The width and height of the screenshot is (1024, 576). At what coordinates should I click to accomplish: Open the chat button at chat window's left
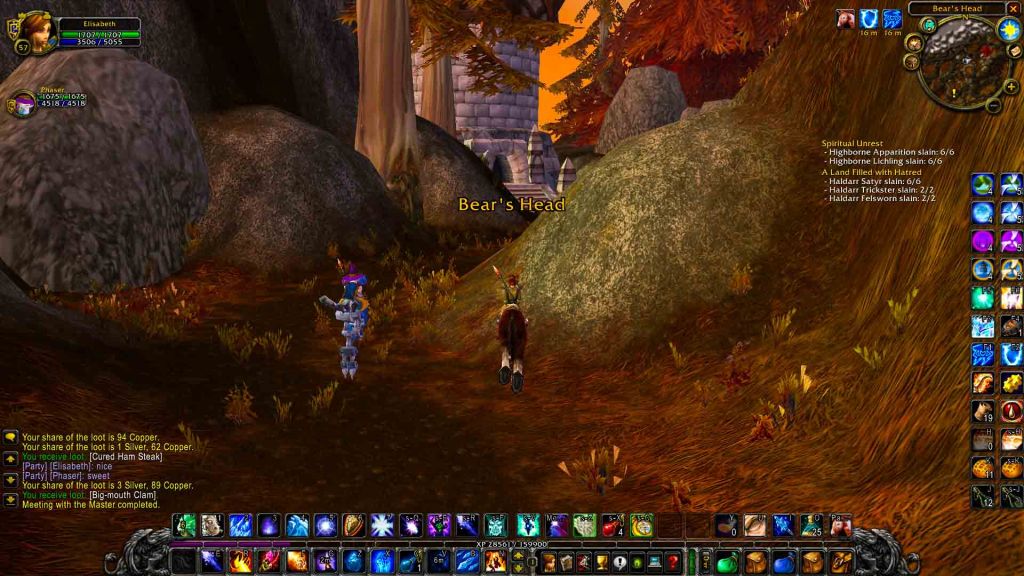click(x=10, y=438)
